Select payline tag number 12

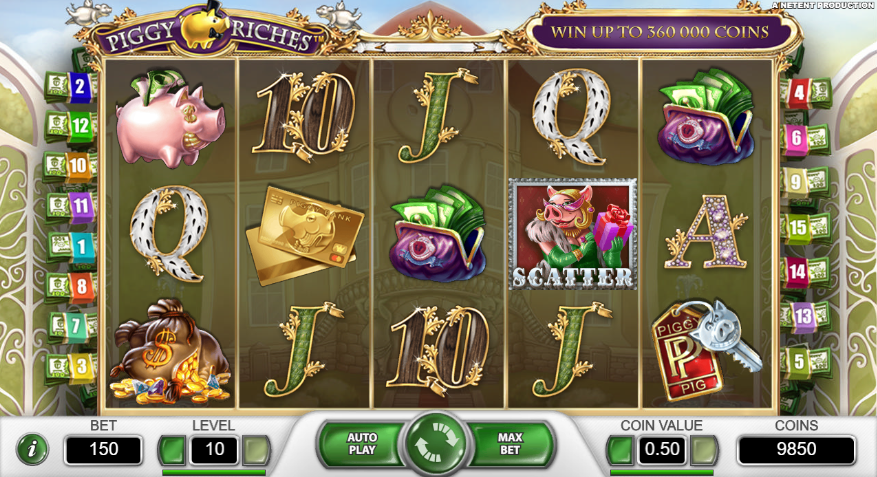coord(80,126)
